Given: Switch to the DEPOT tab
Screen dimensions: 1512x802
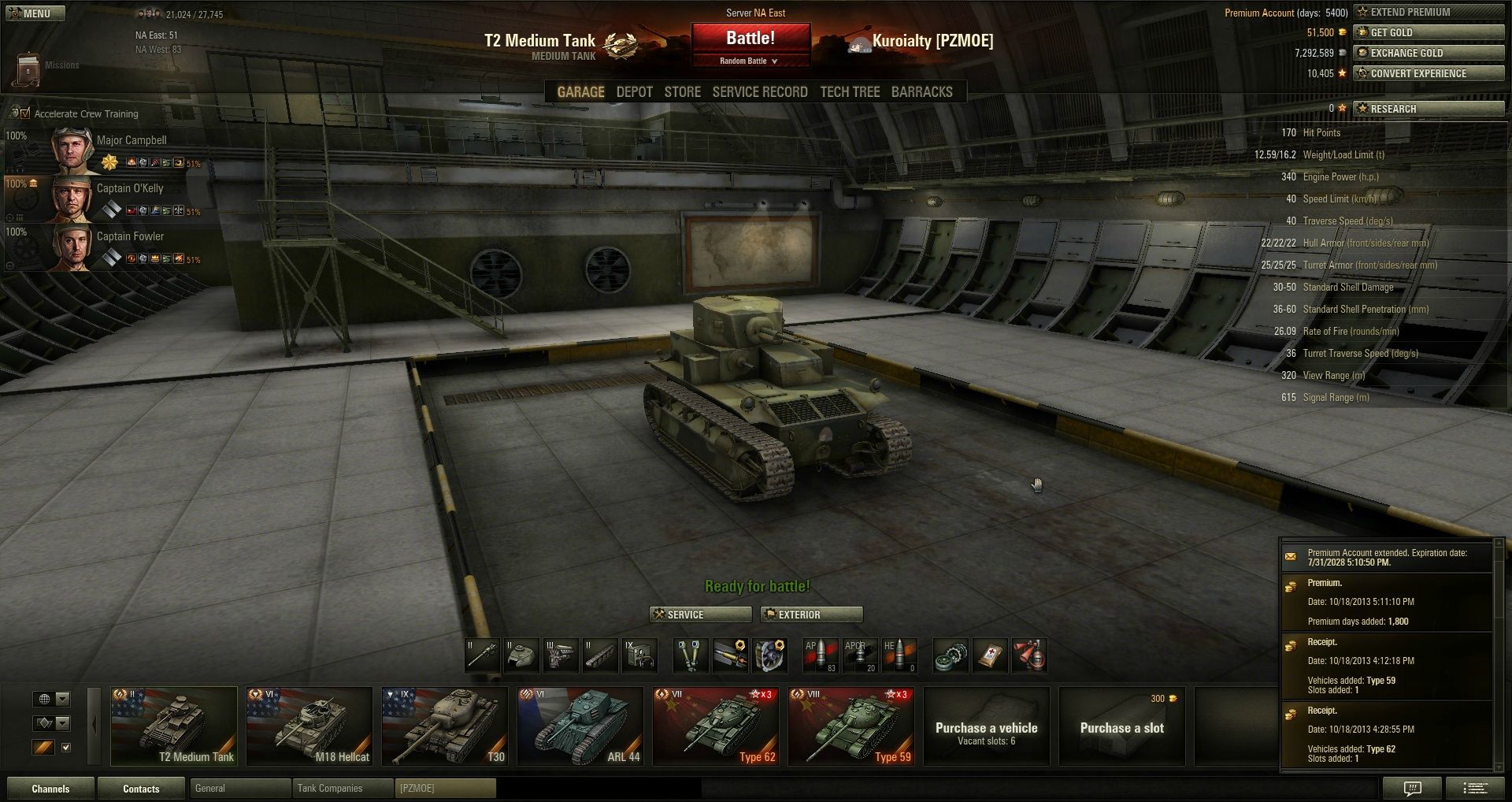Looking at the screenshot, I should pos(634,92).
